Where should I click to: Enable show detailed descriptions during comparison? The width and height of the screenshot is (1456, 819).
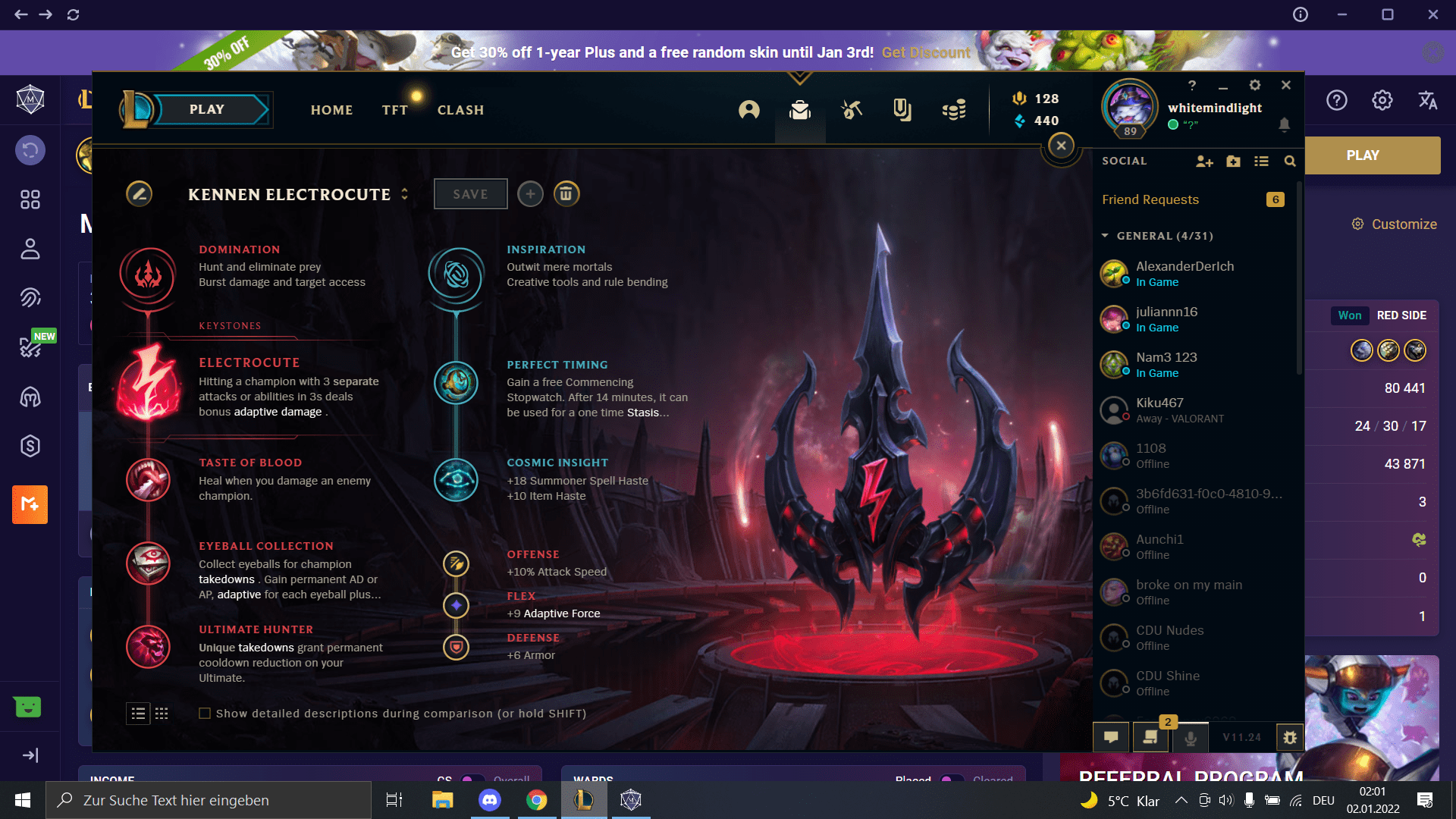coord(205,713)
